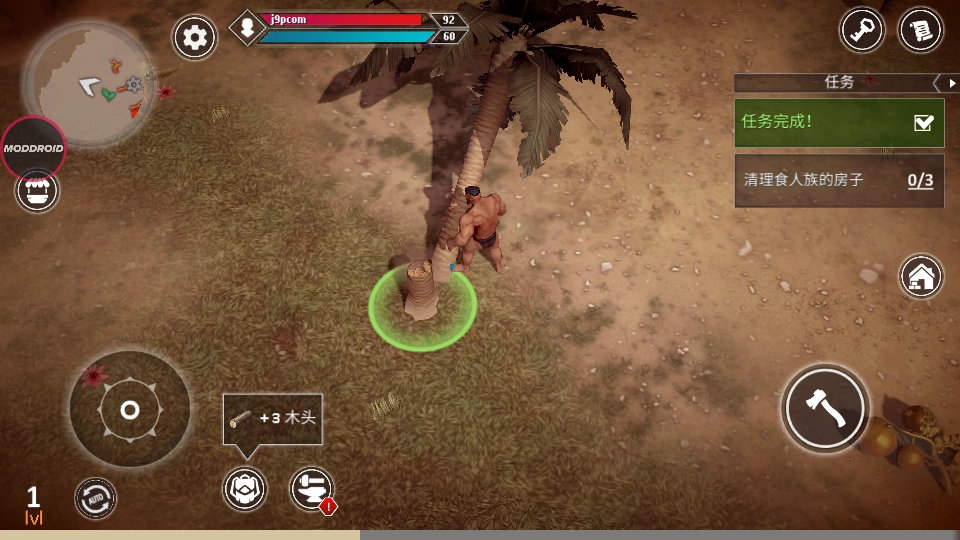960x540 pixels.
Task: Claim the 任务完成 completed quest
Action: point(839,122)
